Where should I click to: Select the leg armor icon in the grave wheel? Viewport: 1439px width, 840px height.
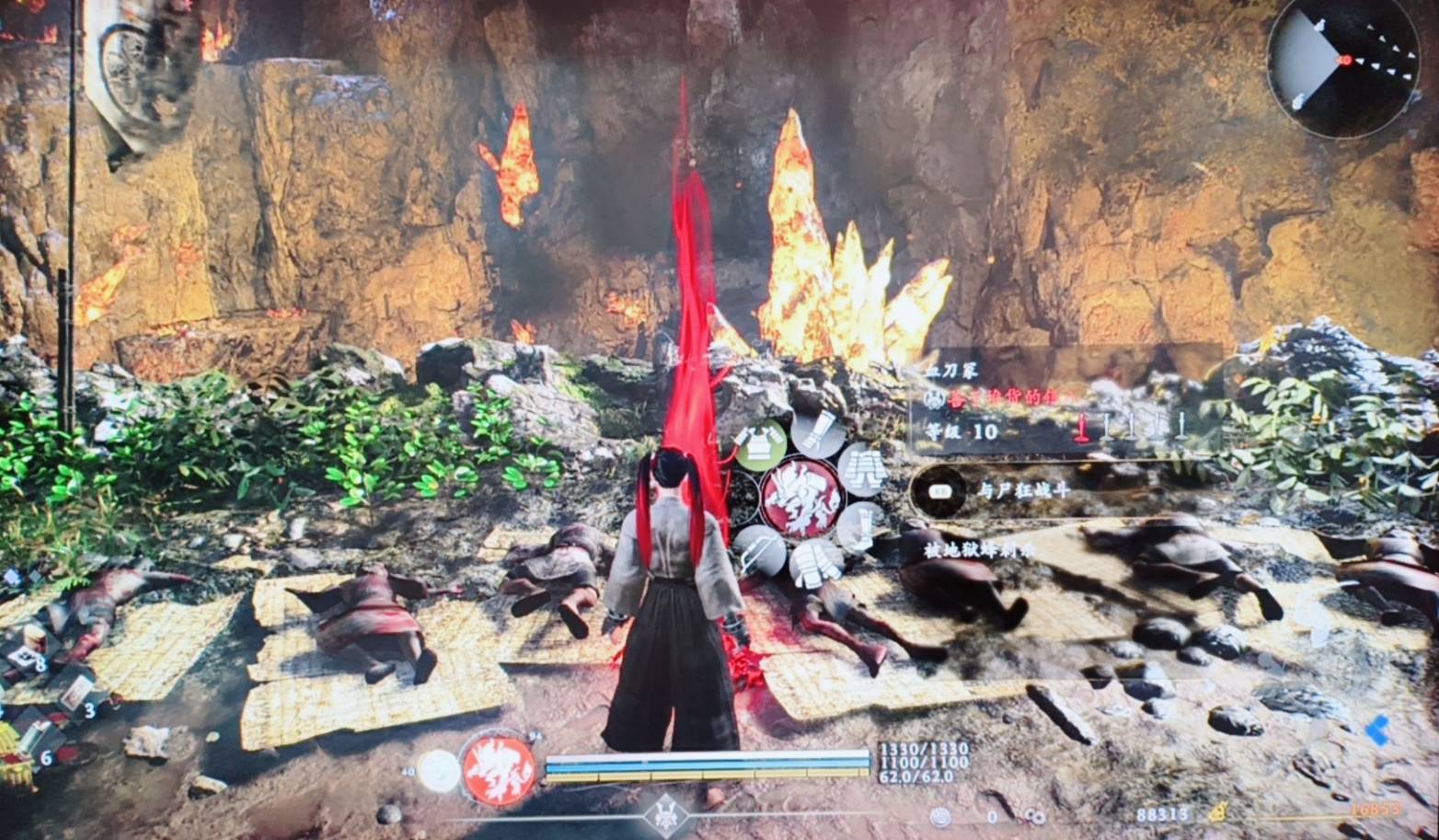click(863, 470)
